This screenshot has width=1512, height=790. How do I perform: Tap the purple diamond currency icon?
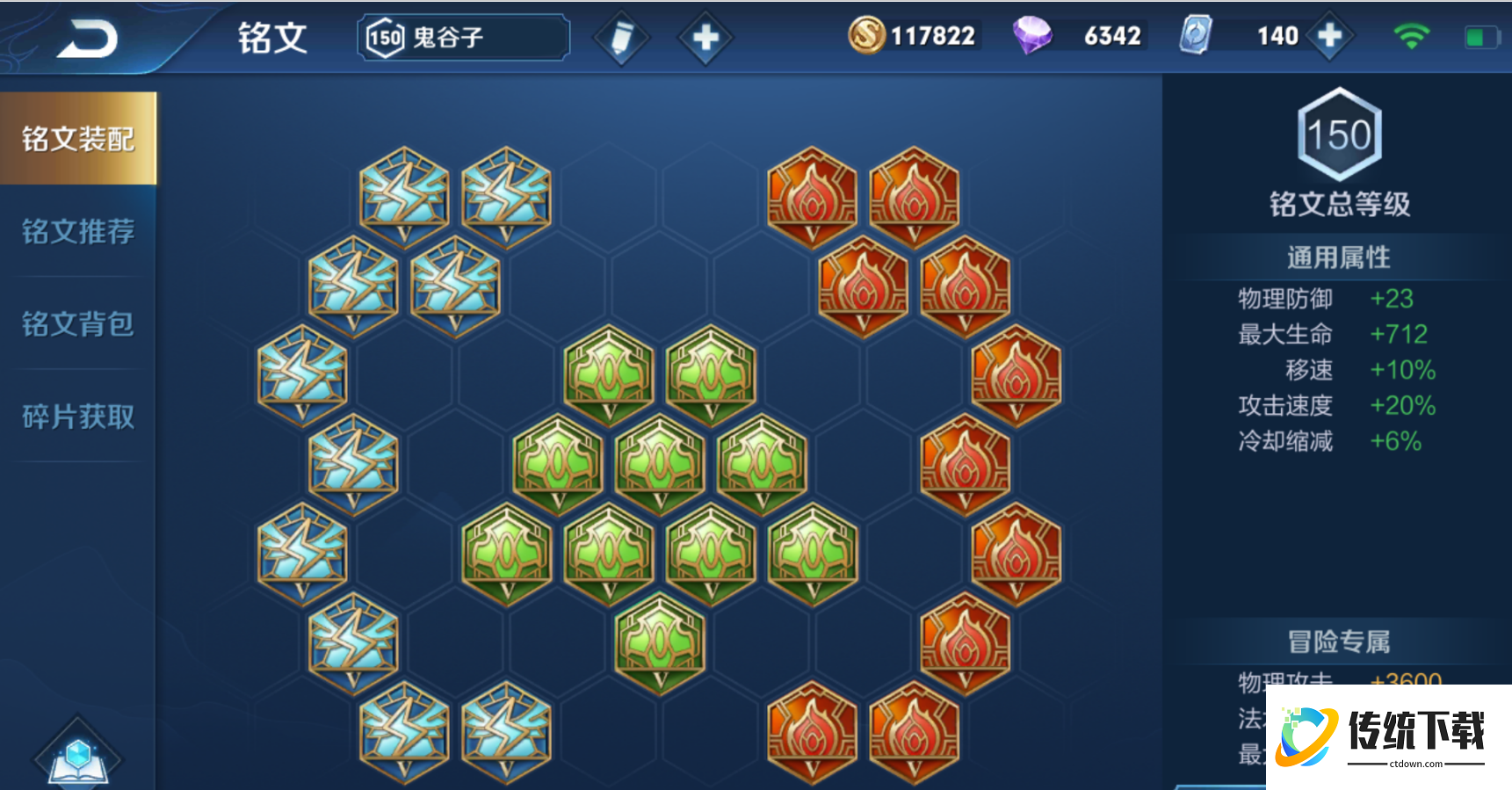[1032, 36]
